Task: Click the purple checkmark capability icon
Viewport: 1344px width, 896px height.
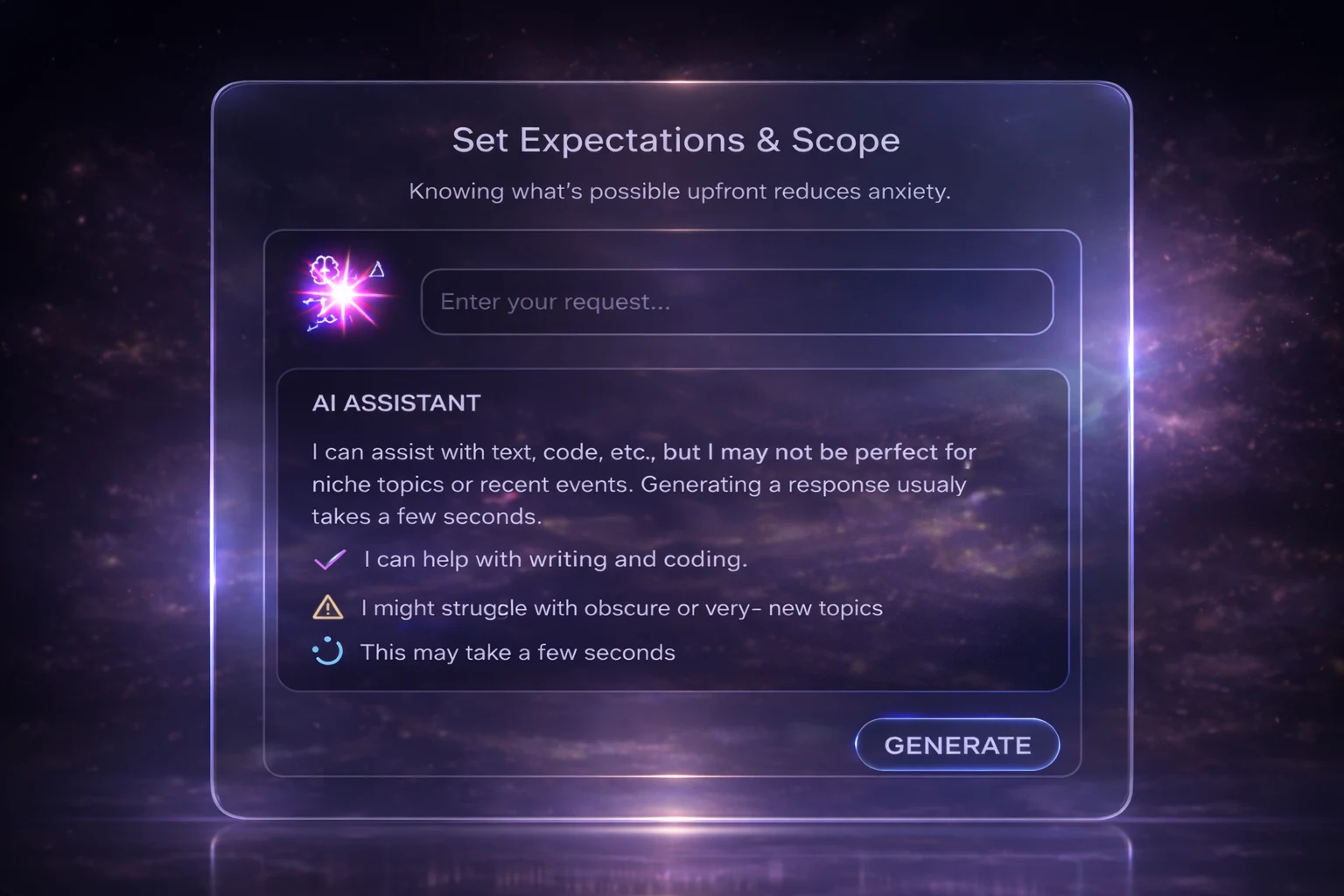Action: coord(329,559)
